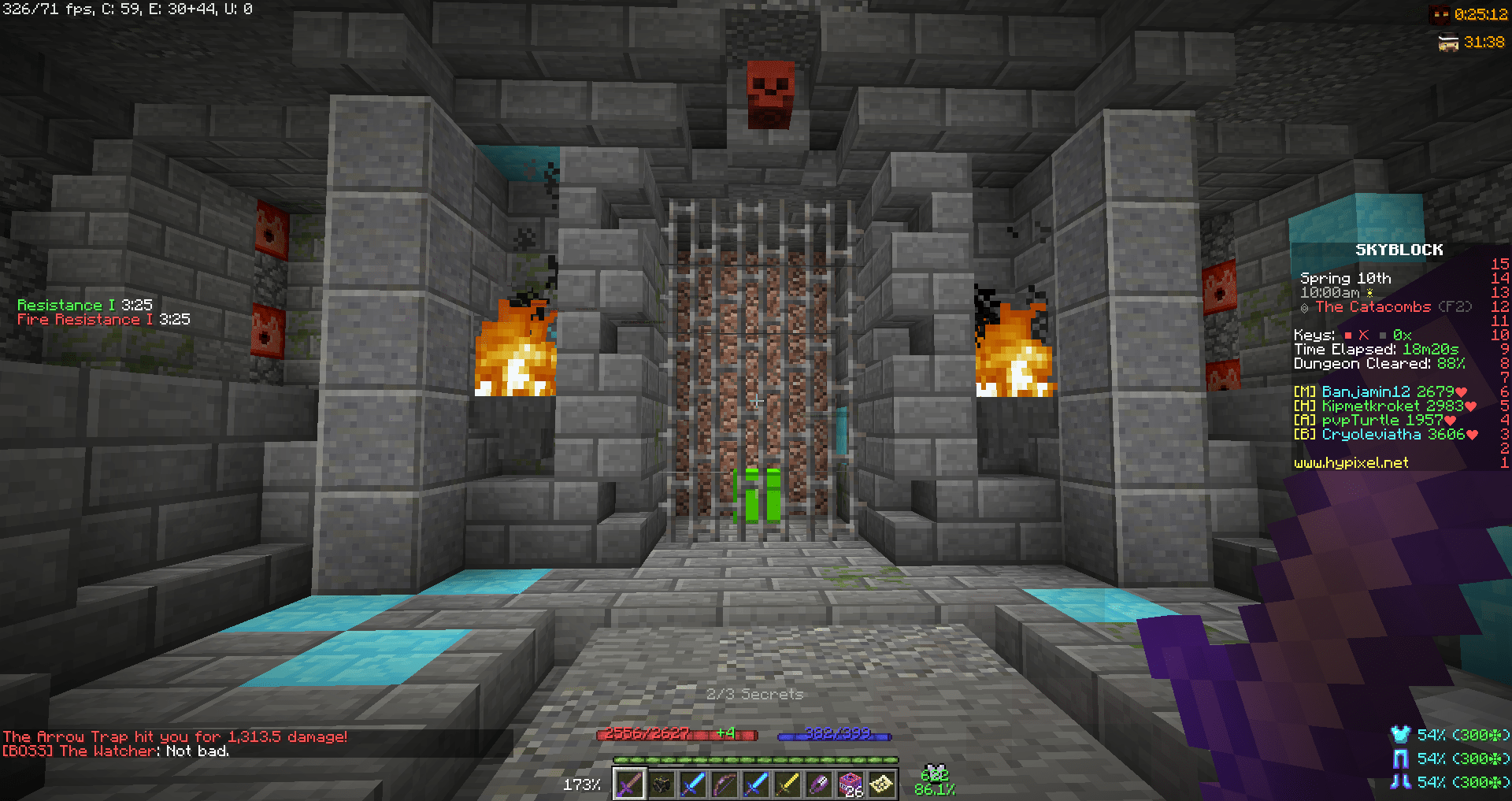Click the 2556/2627 health bar
Image resolution: width=1512 pixels, height=801 pixels.
click(677, 734)
